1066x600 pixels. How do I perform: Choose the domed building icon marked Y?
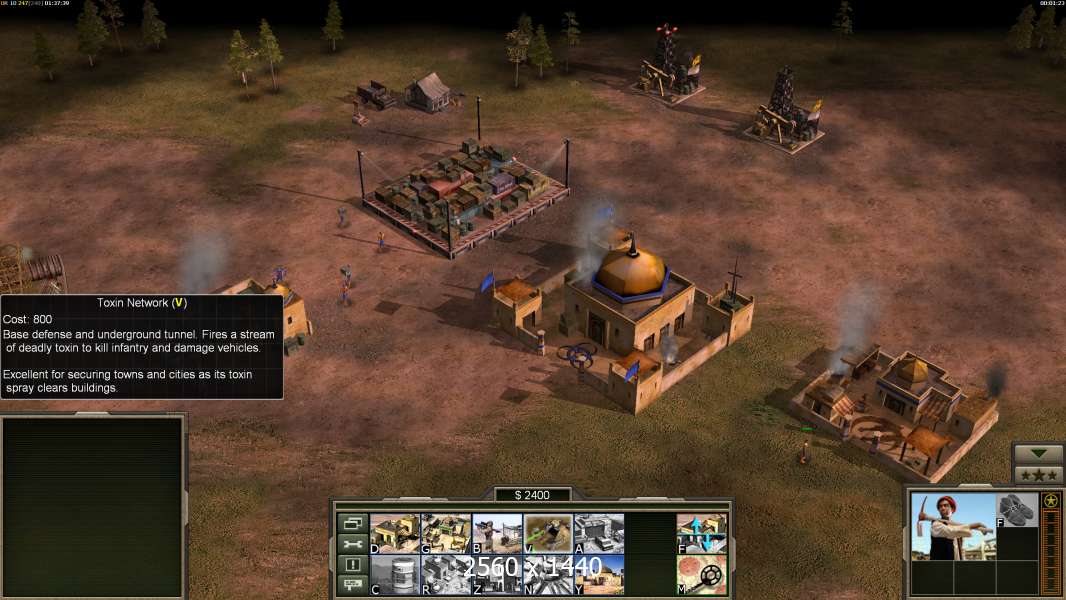[600, 575]
